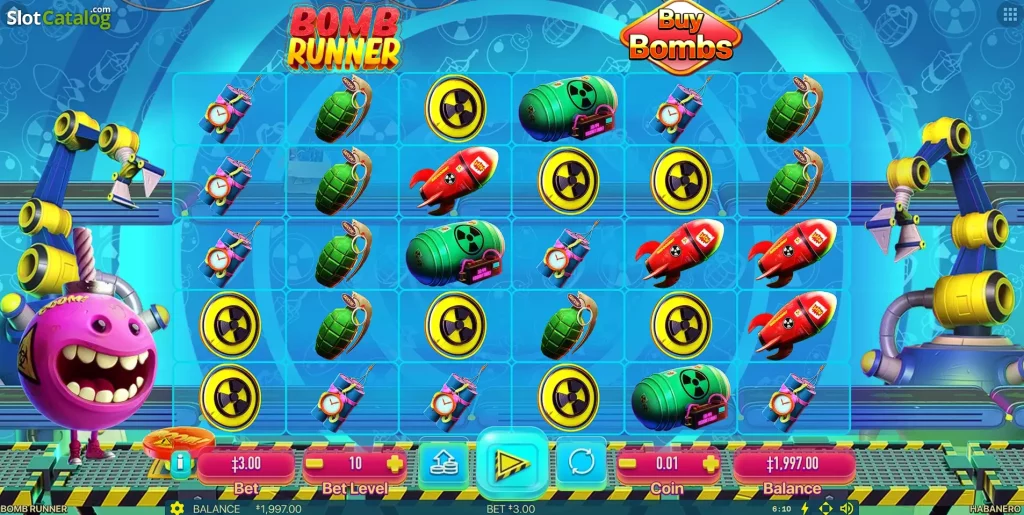The width and height of the screenshot is (1024, 515).
Task: Toggle the sound speaker icon
Action: pyautogui.click(x=847, y=508)
